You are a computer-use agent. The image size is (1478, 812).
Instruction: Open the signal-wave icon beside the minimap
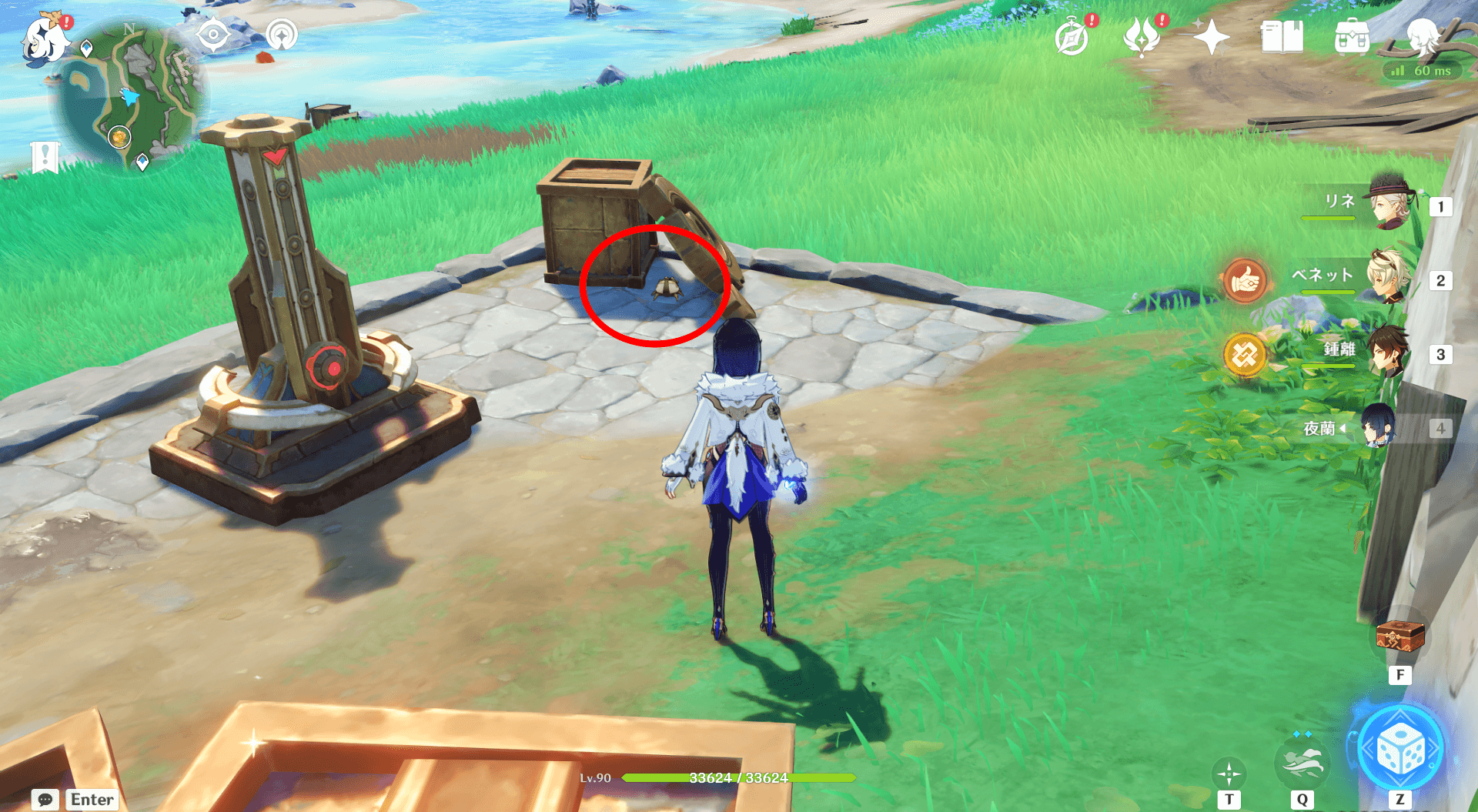282,35
